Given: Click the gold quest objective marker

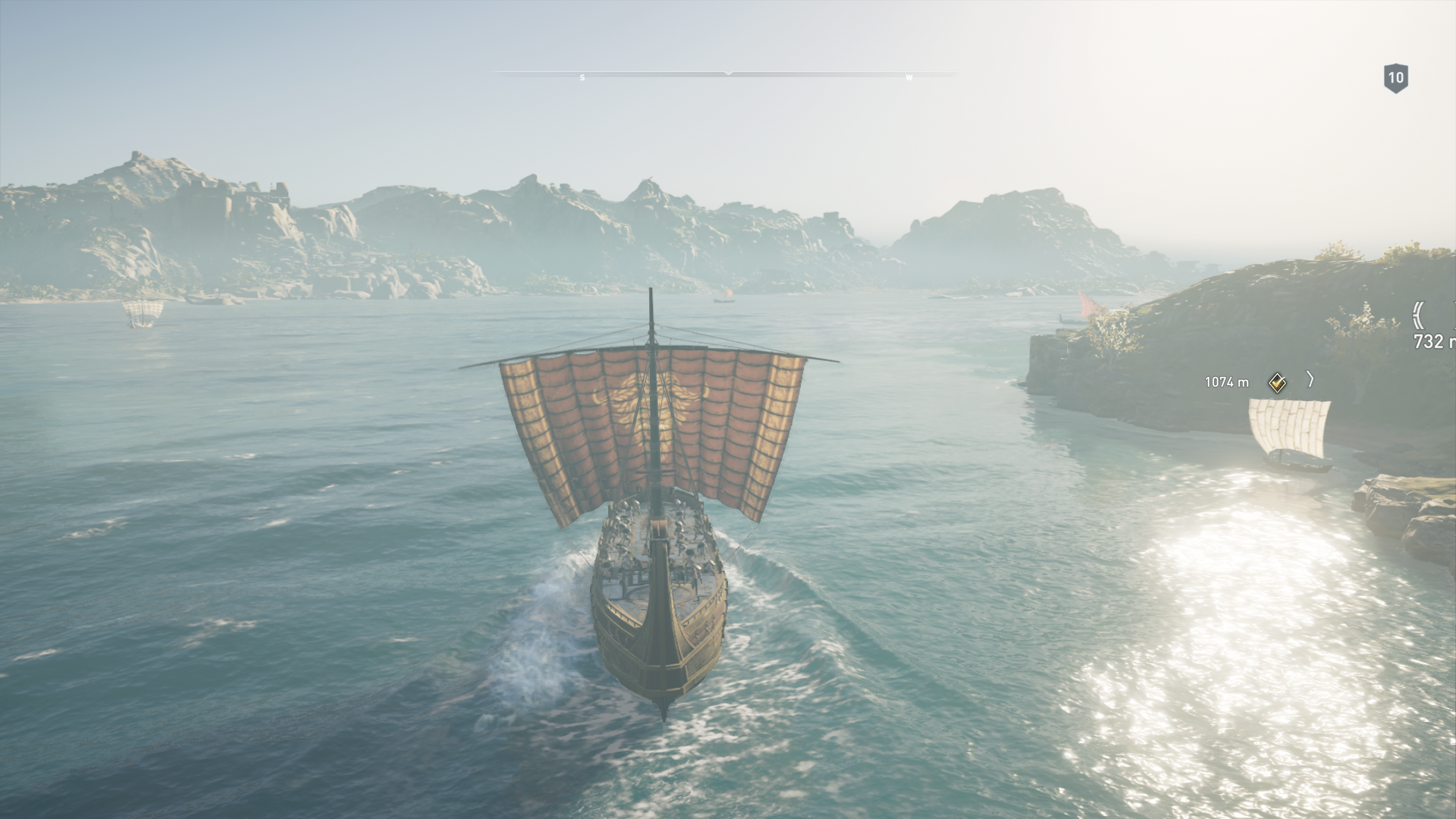Looking at the screenshot, I should pos(1277,383).
